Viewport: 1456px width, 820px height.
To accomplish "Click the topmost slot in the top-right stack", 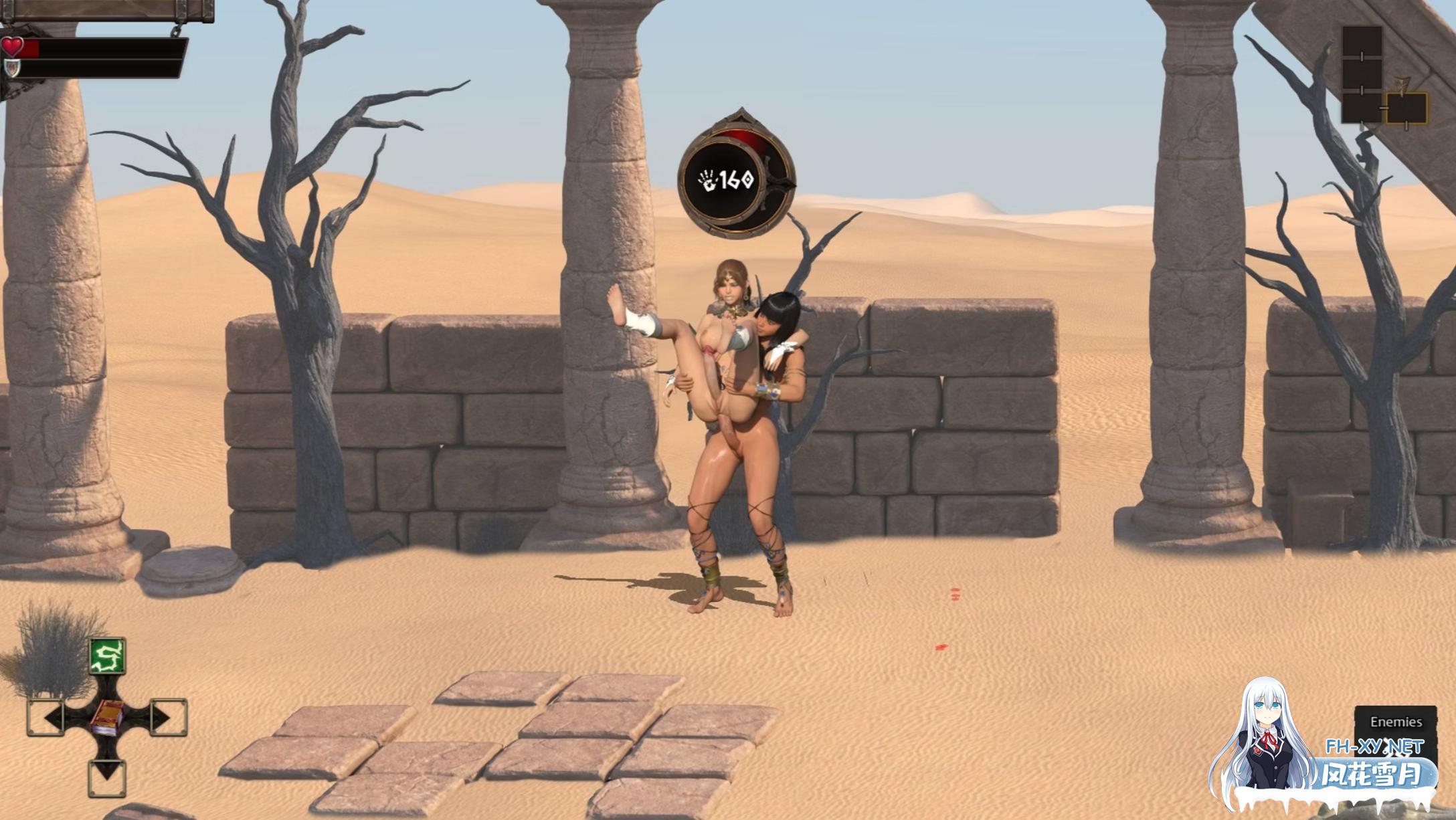I will coord(1362,42).
